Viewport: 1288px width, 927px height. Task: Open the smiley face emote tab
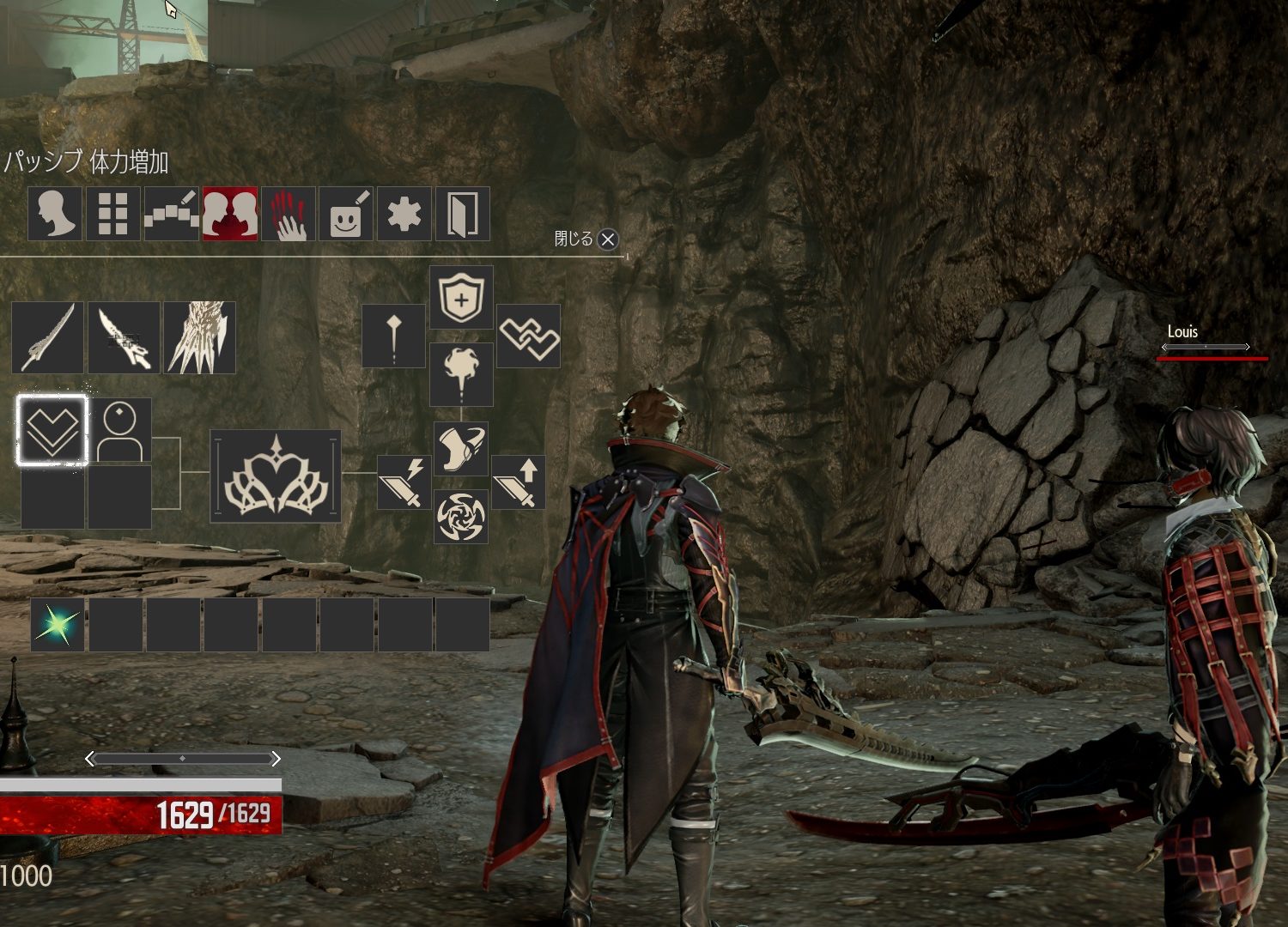(x=346, y=214)
